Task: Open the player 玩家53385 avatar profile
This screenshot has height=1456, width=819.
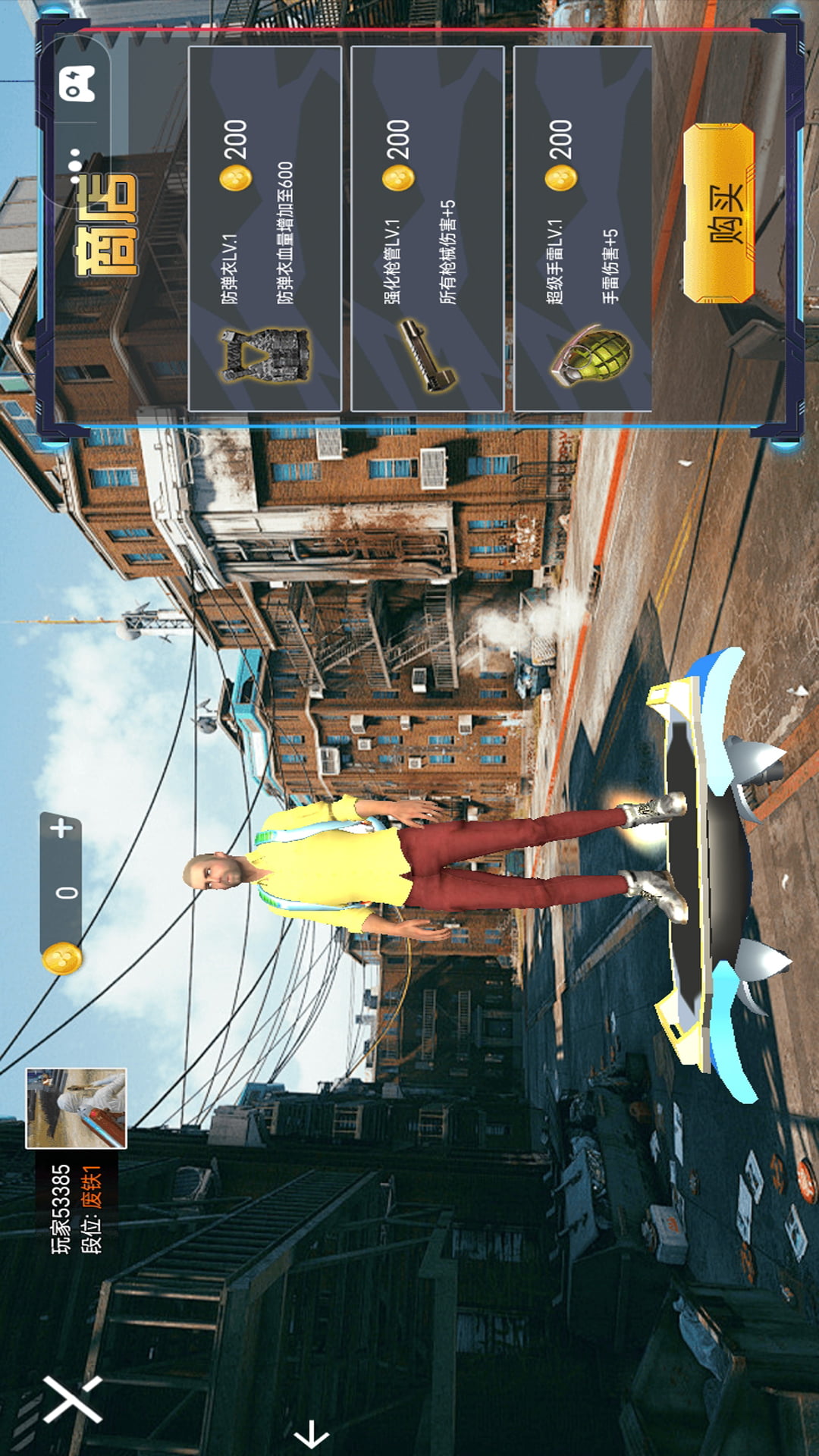Action: click(76, 1108)
